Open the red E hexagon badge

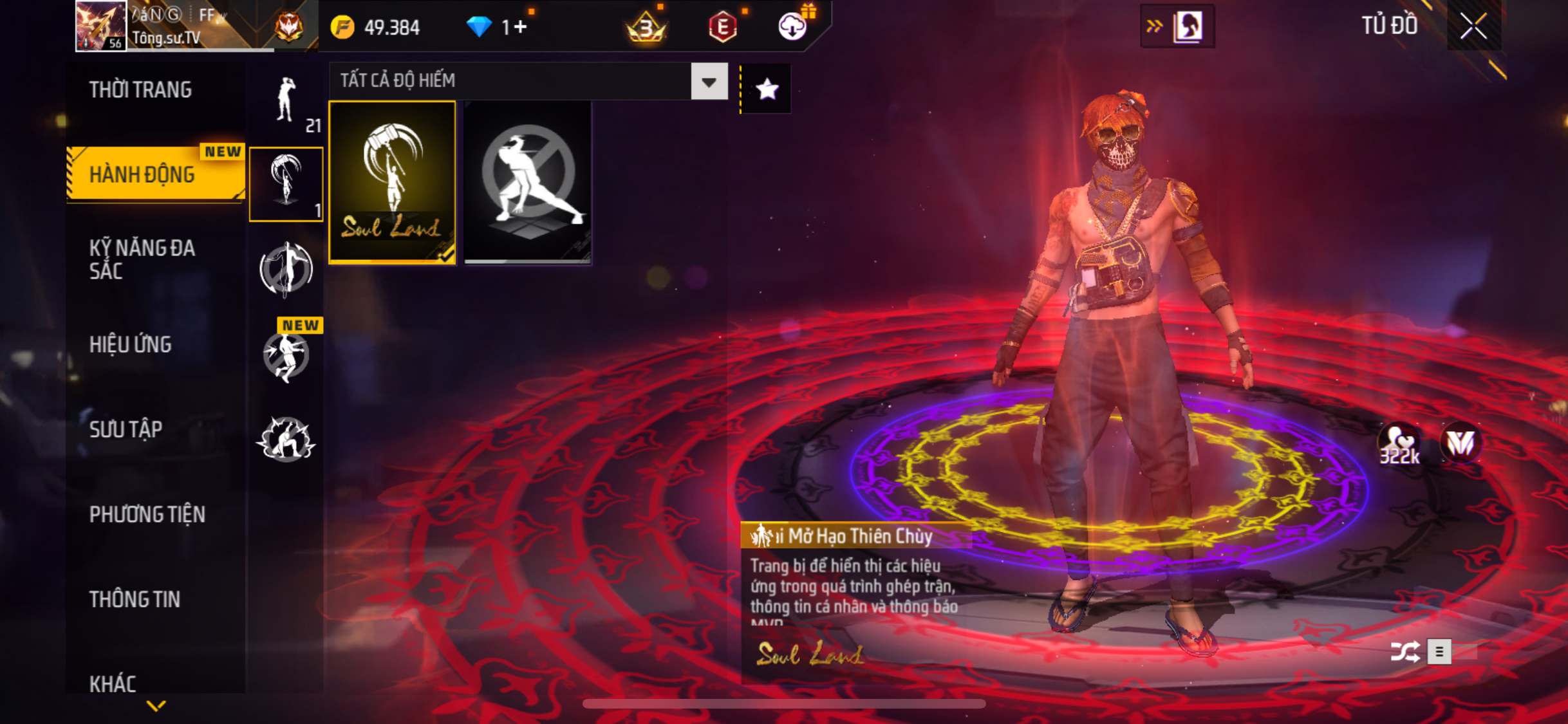pos(722,27)
